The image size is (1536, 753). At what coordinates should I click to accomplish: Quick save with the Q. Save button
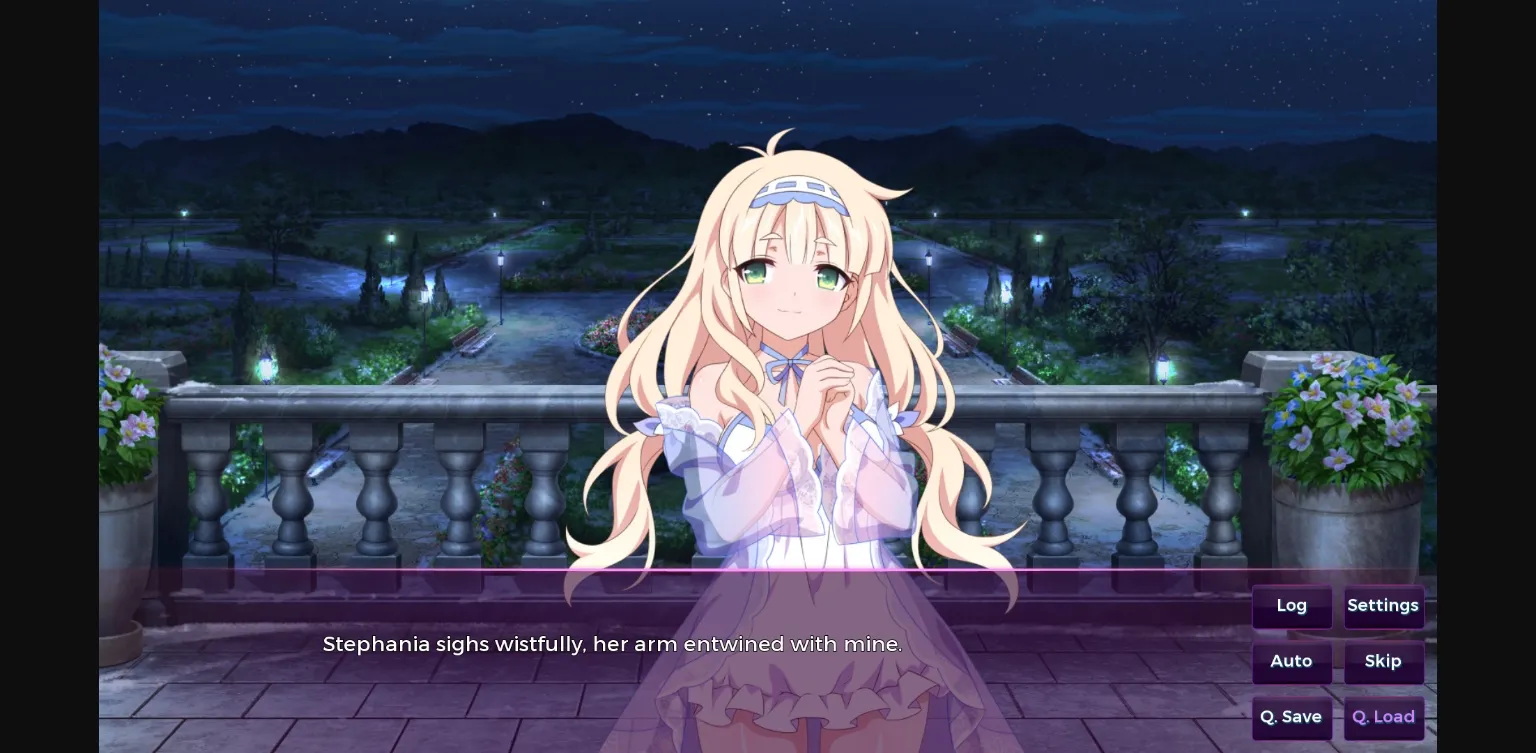[x=1291, y=717]
